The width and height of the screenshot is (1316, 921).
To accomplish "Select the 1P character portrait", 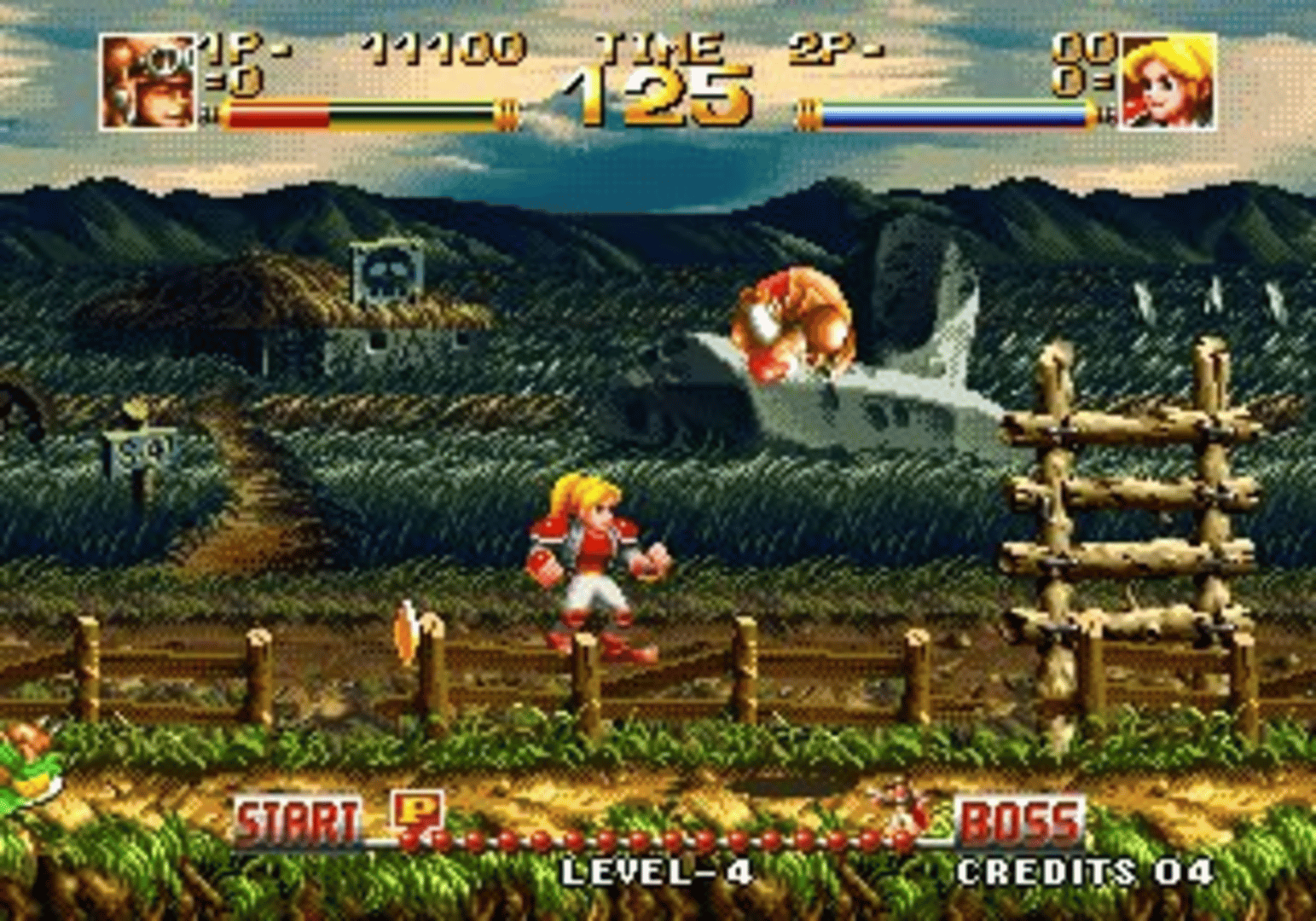I will (x=147, y=81).
